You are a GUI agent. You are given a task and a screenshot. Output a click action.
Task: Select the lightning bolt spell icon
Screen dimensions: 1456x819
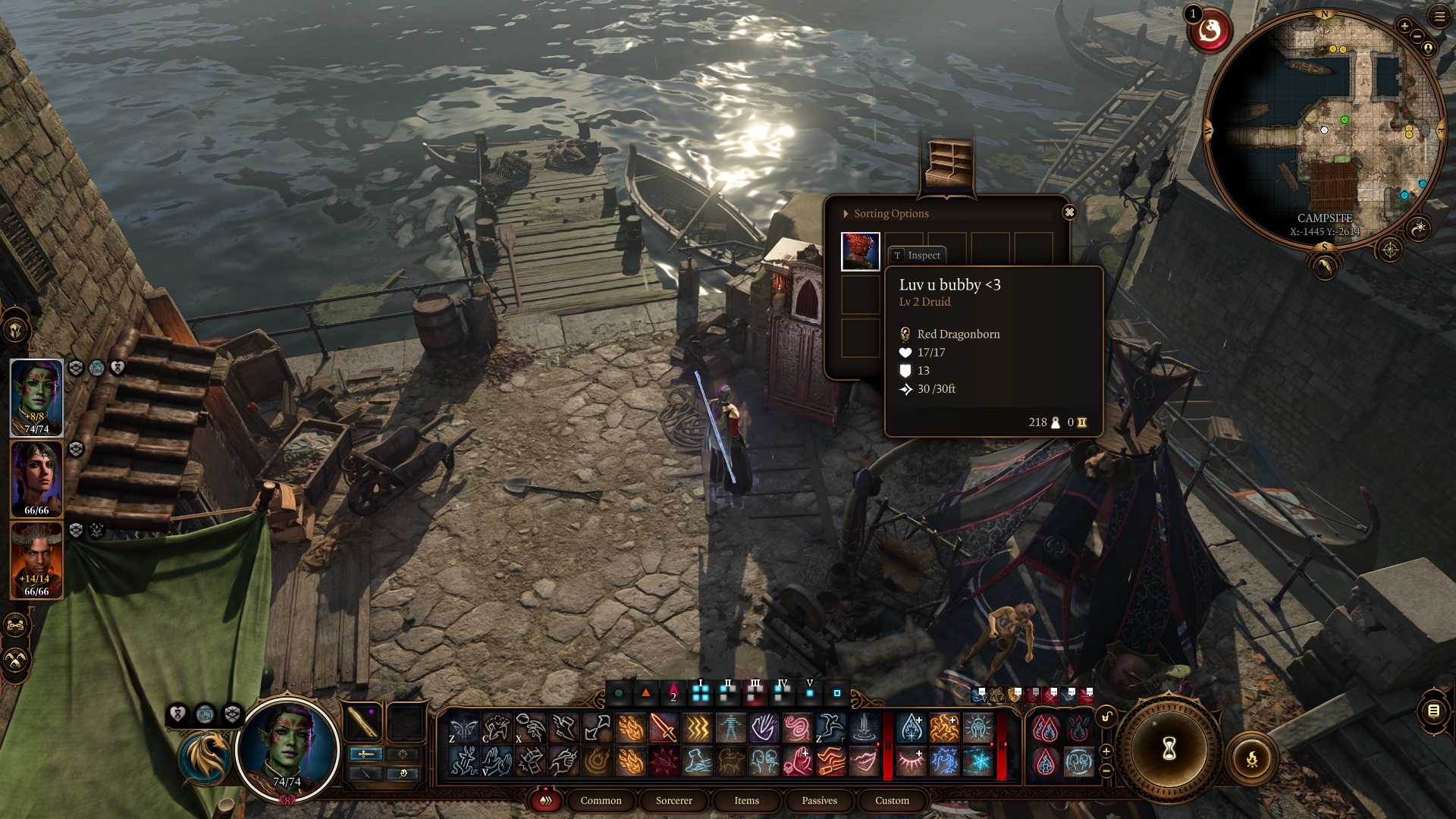coord(696,728)
